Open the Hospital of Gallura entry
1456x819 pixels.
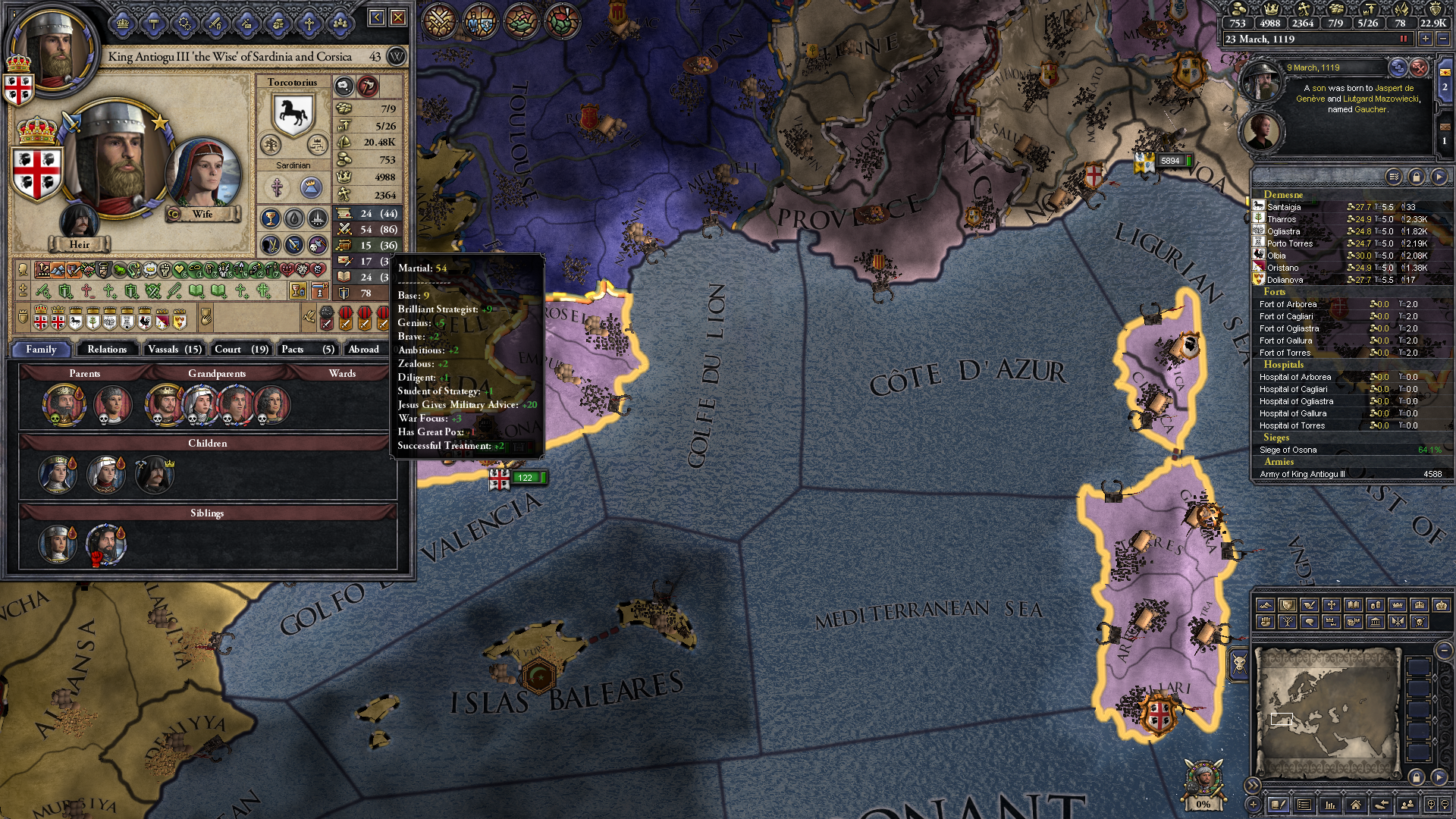(1293, 413)
